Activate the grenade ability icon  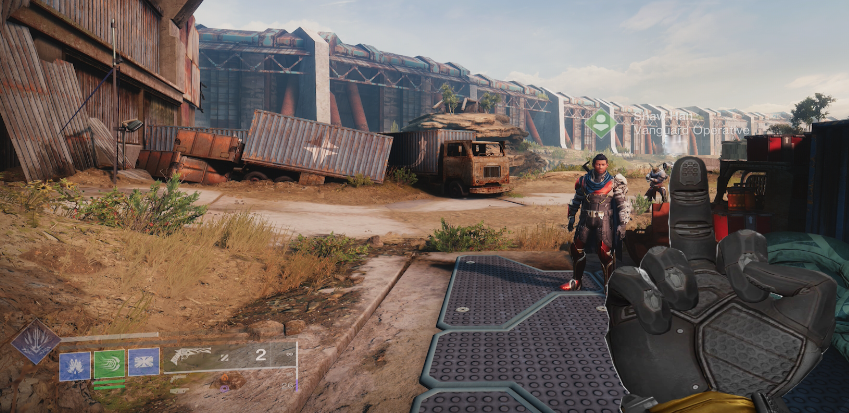click(74, 363)
